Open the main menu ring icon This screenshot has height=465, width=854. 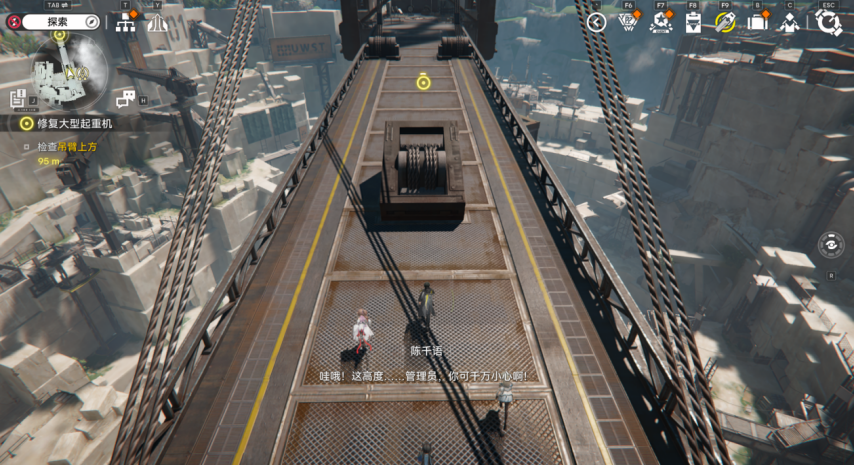pos(828,22)
